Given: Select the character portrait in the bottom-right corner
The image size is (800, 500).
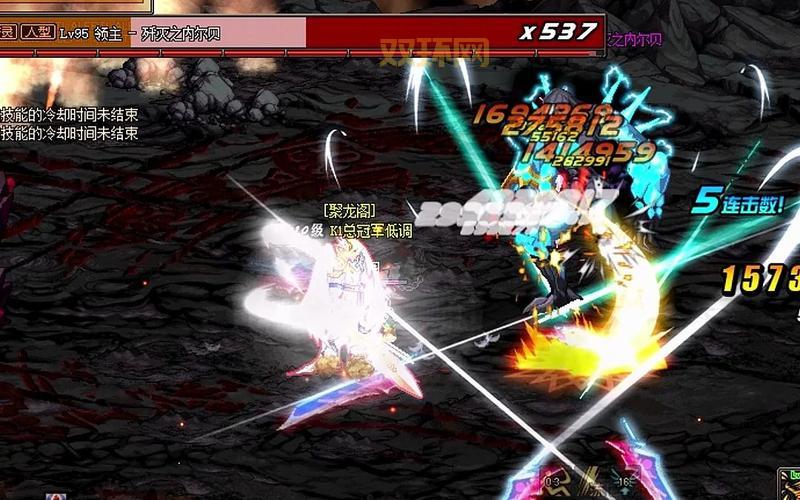Looking at the screenshot, I should (788, 484).
